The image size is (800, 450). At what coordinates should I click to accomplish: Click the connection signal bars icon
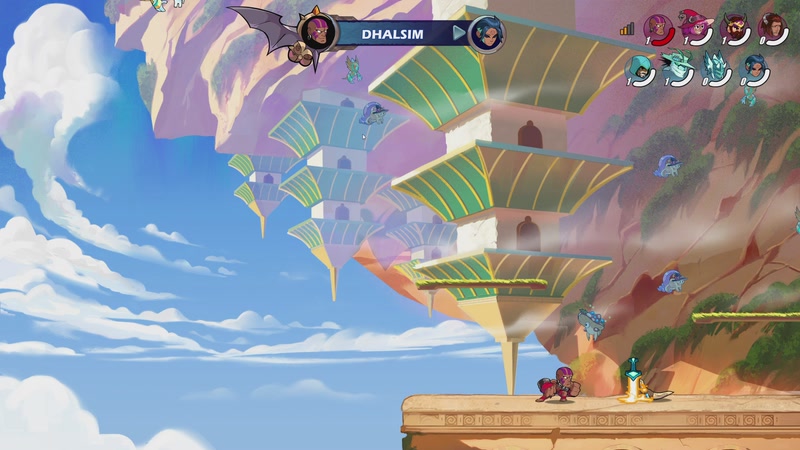[627, 29]
